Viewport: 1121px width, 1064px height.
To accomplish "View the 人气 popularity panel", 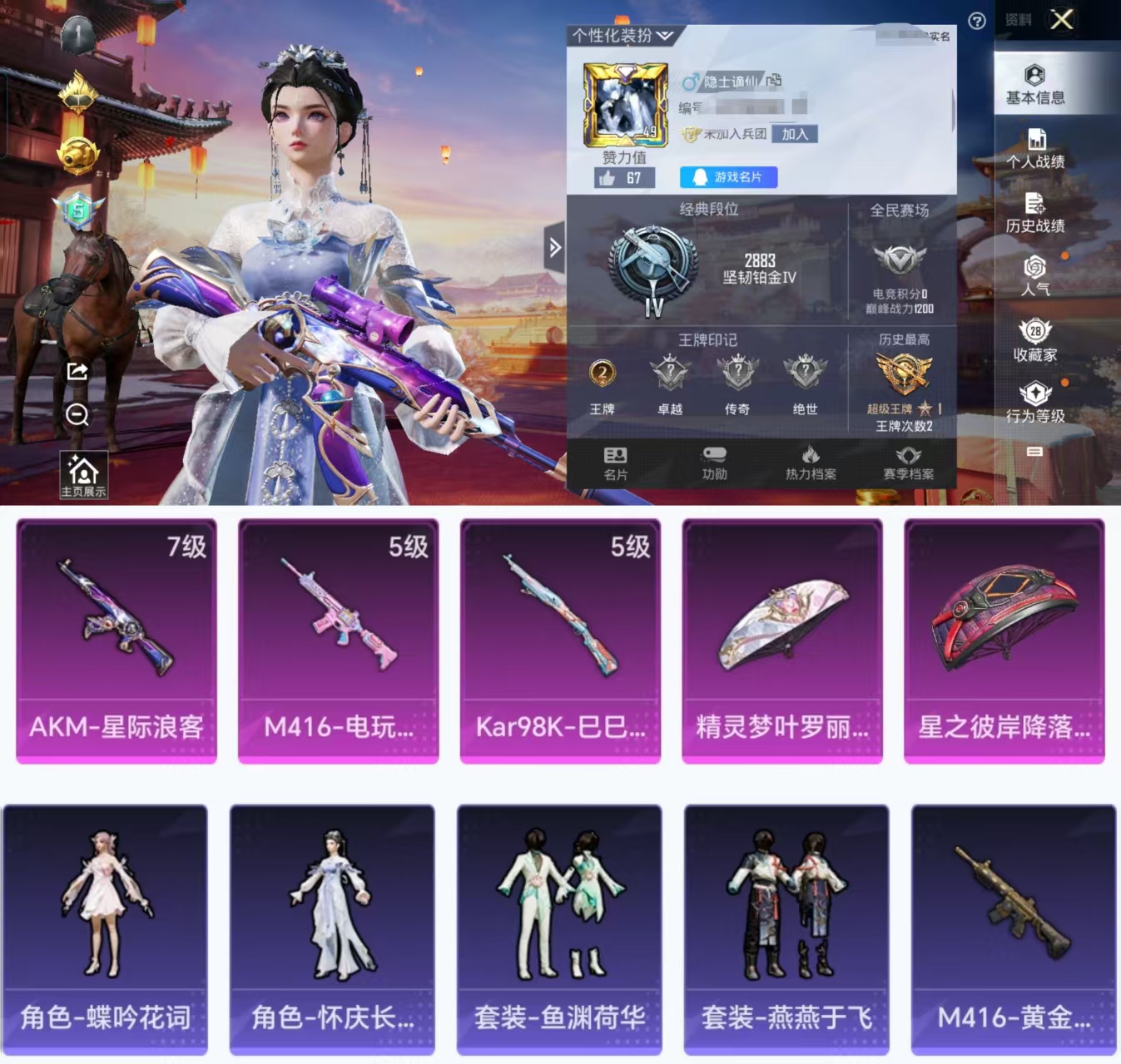I will coord(1036,279).
